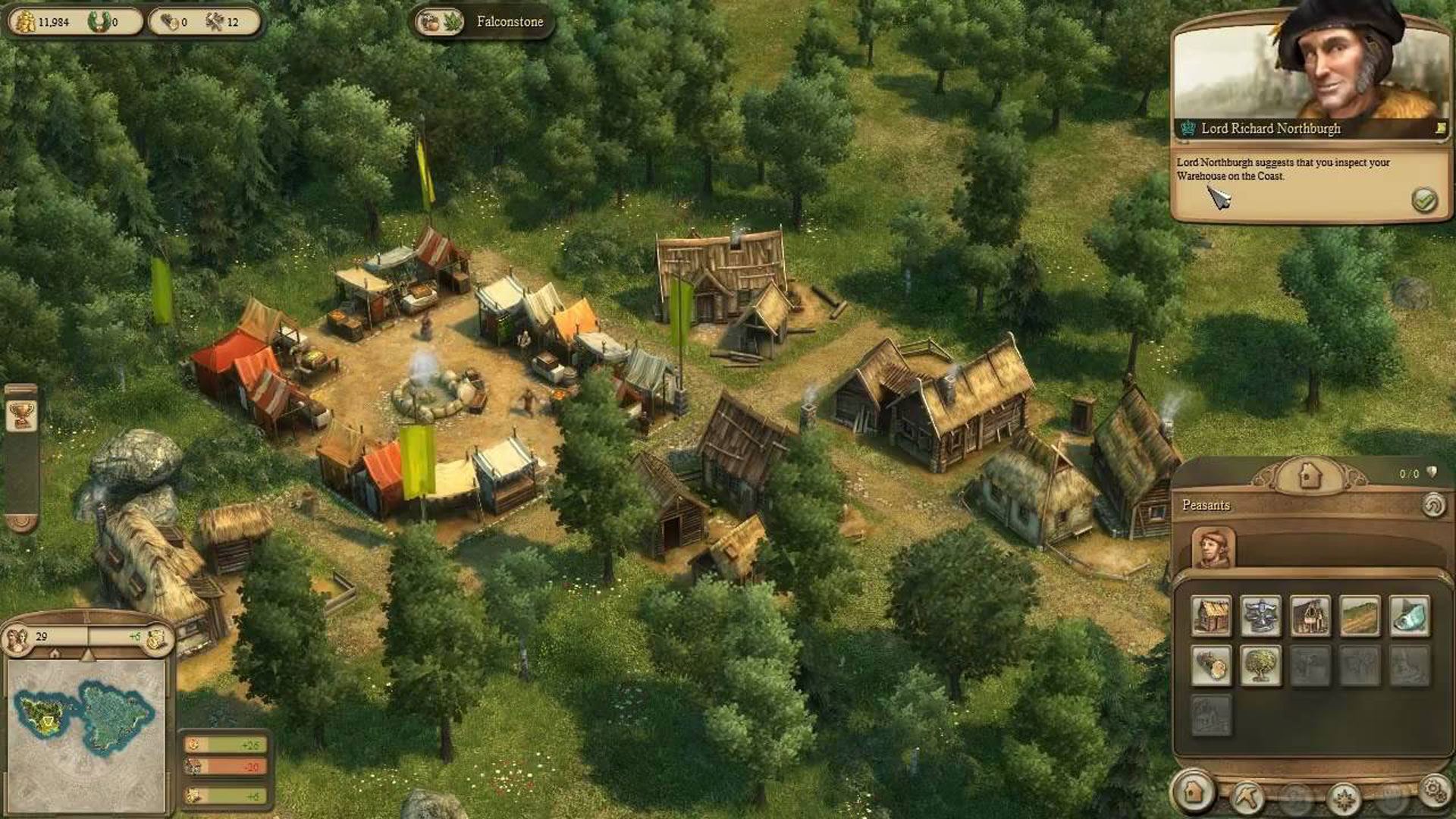Click the population faces icon above minimap
The width and height of the screenshot is (1456, 819).
click(x=18, y=639)
